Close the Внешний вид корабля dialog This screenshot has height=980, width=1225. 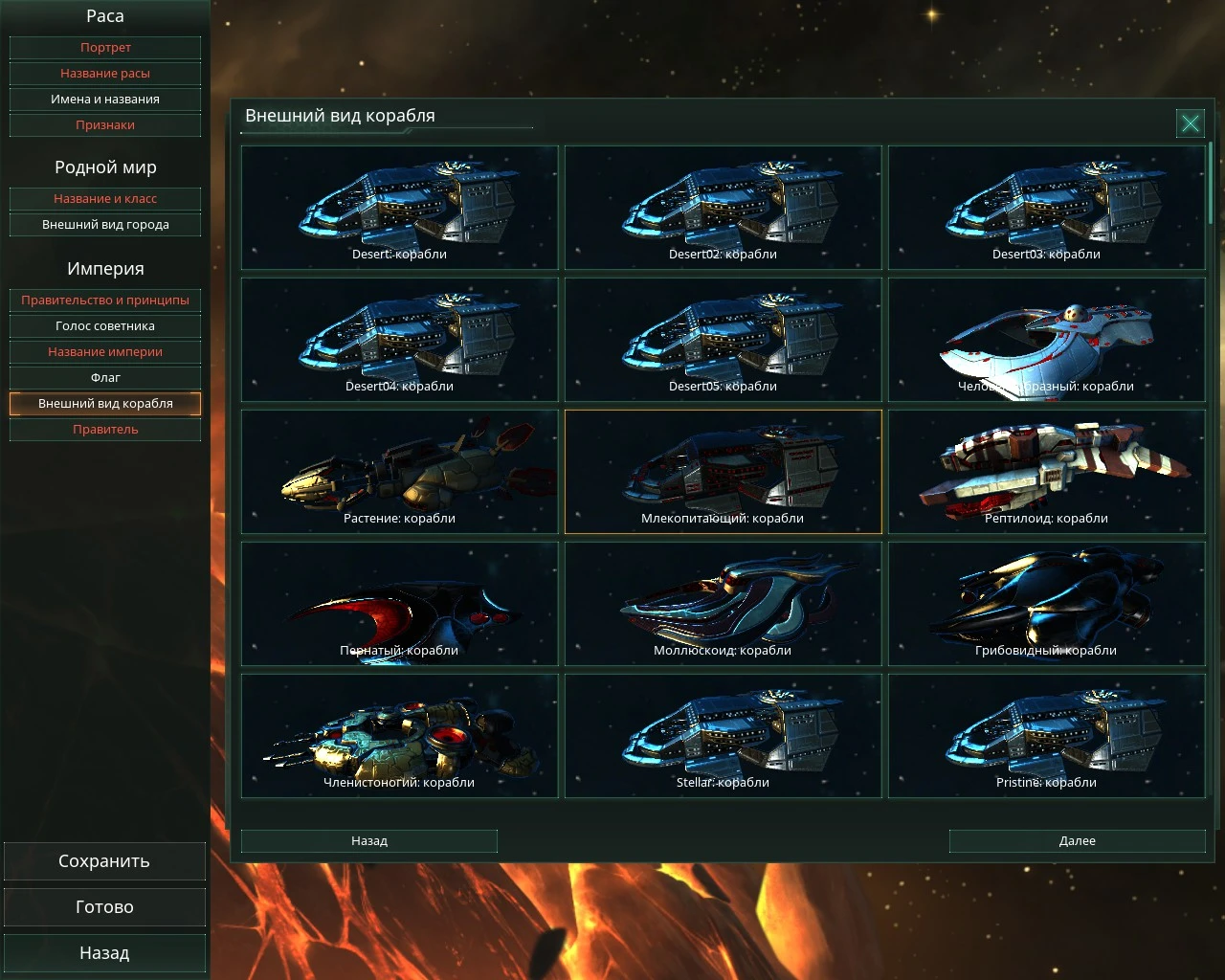[1191, 122]
